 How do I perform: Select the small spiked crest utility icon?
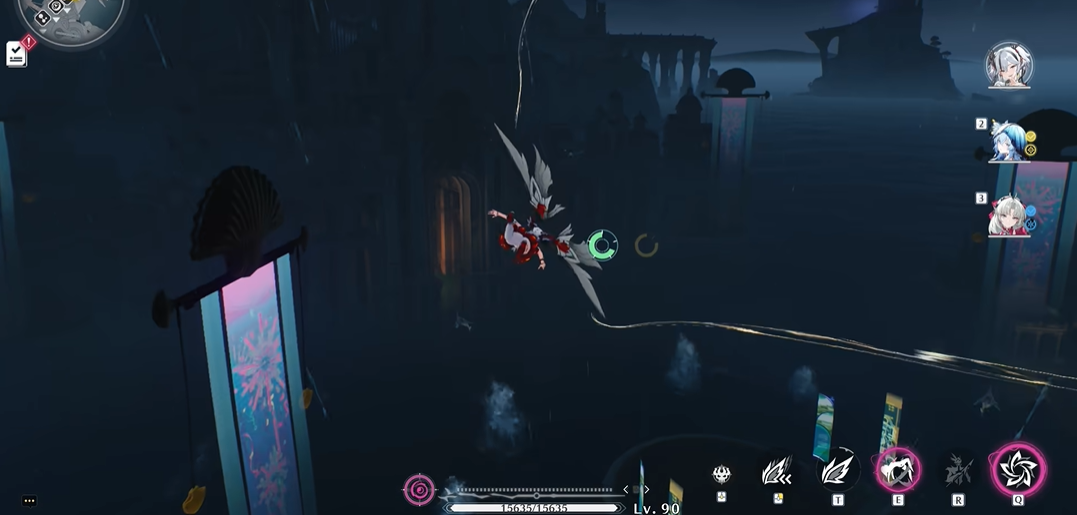point(722,474)
